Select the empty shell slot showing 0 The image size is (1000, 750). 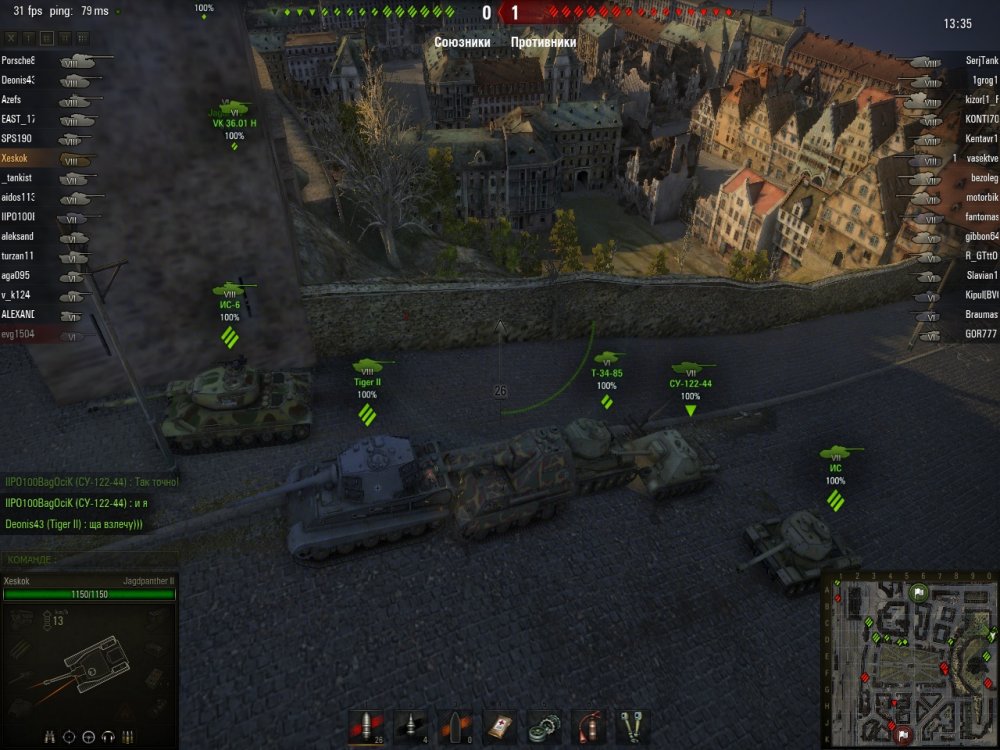click(x=455, y=727)
